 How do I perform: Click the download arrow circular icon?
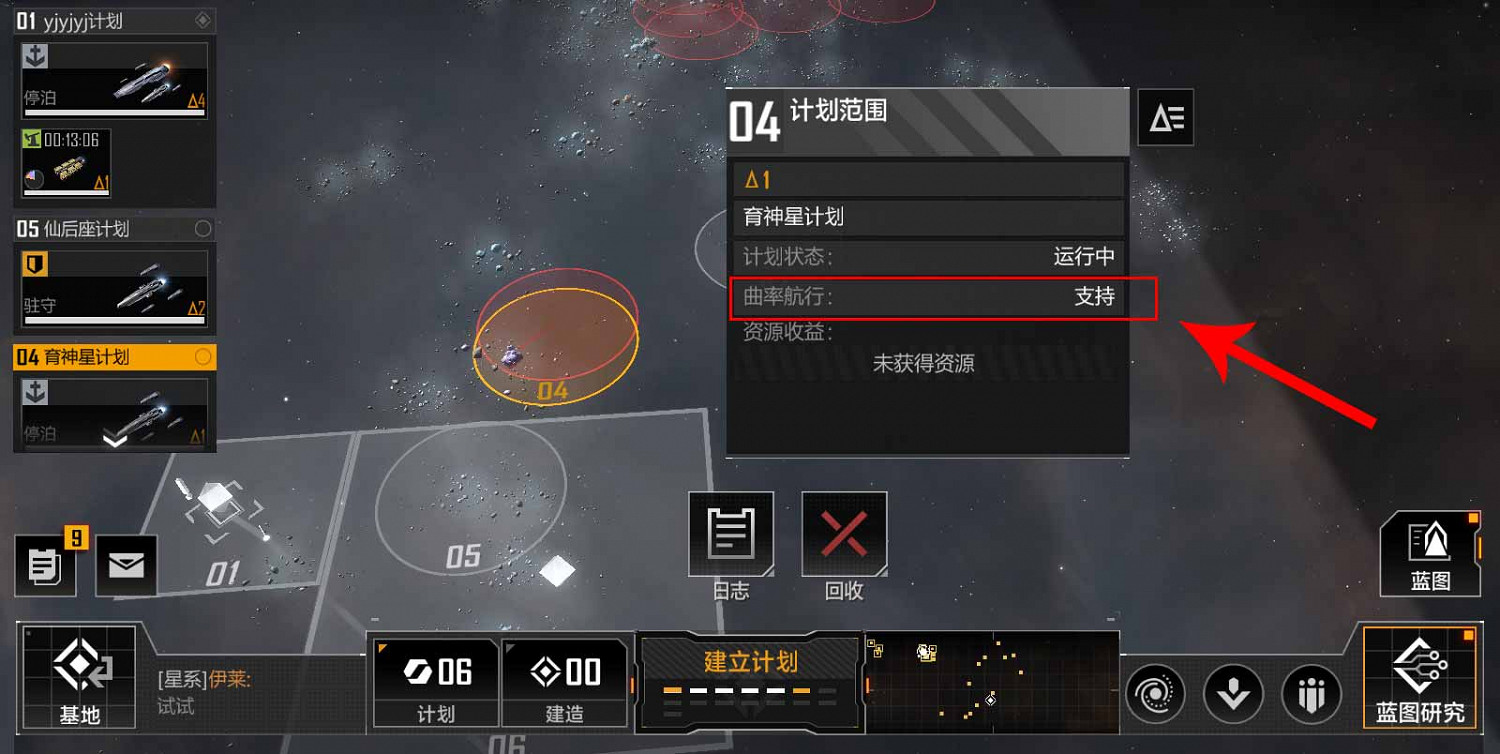click(x=1234, y=693)
